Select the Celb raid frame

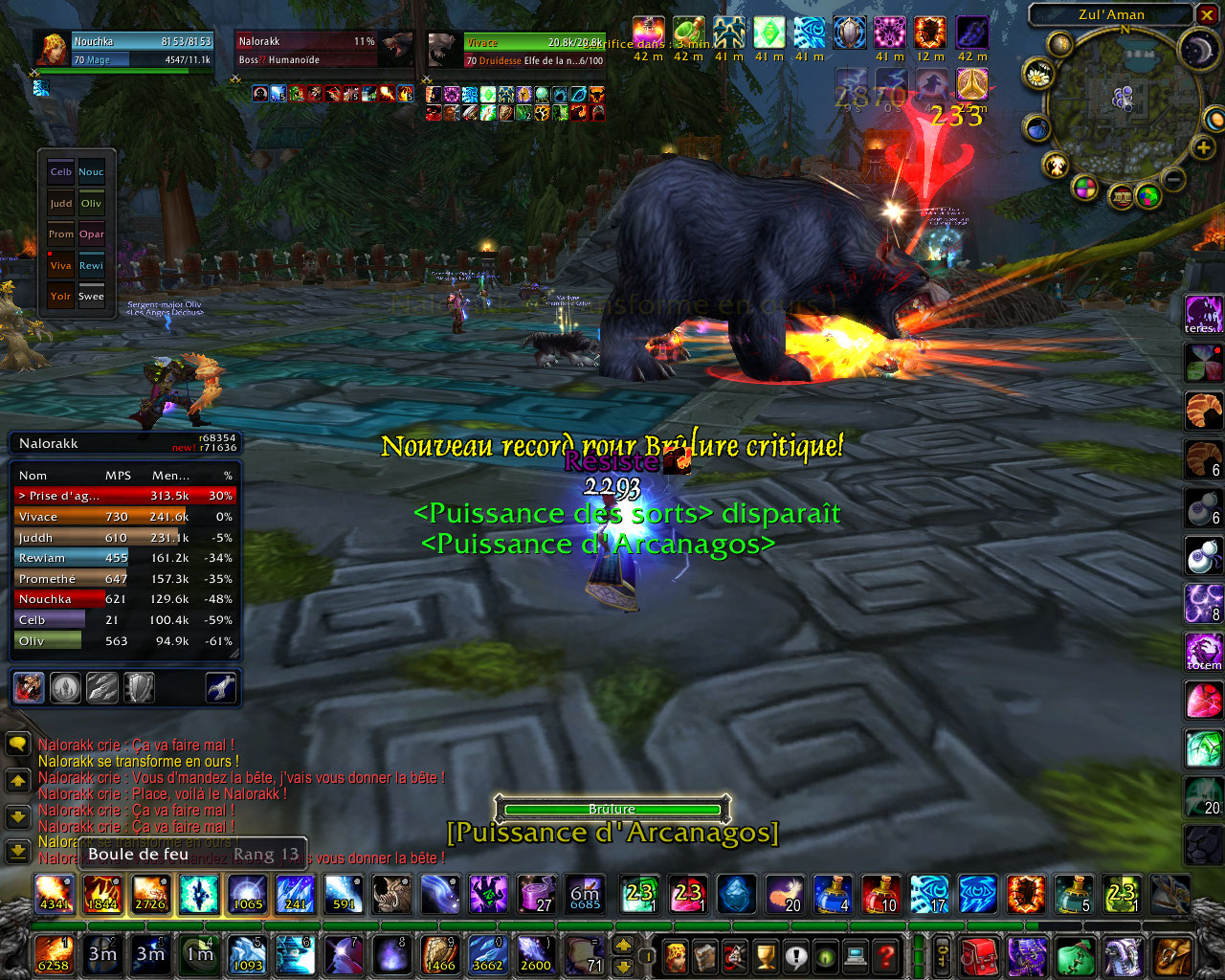tap(61, 172)
